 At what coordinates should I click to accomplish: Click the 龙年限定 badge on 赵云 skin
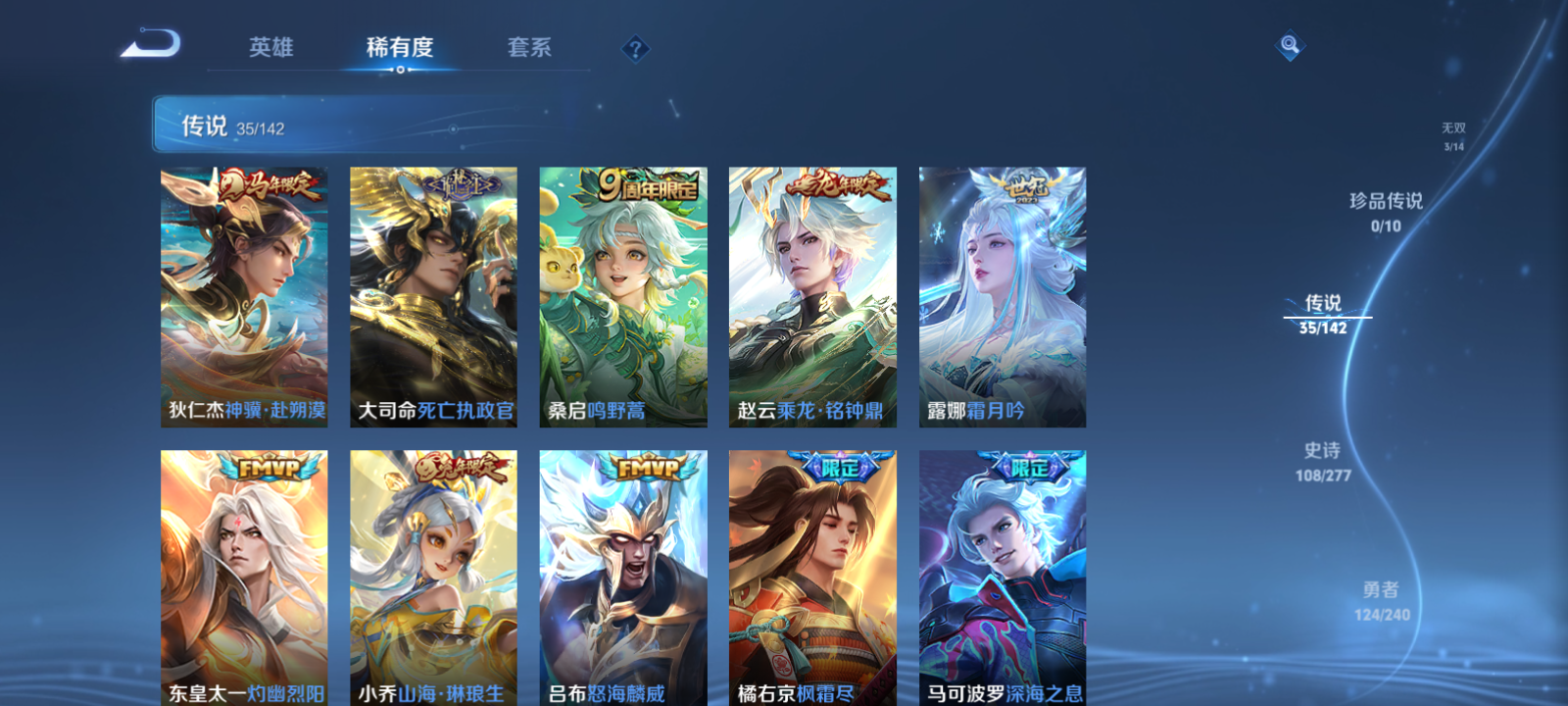point(838,186)
